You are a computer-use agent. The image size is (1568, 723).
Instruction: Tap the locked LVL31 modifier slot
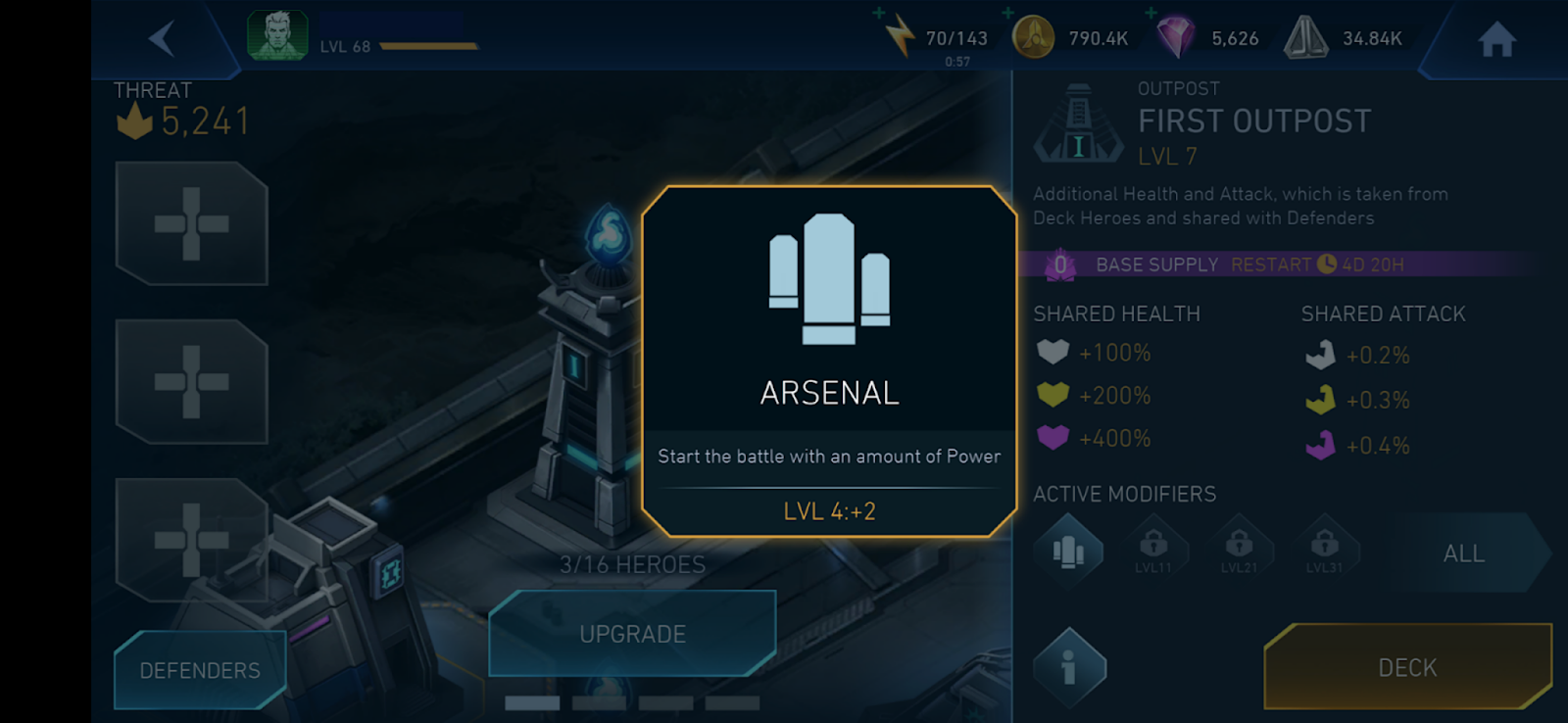click(x=1324, y=551)
